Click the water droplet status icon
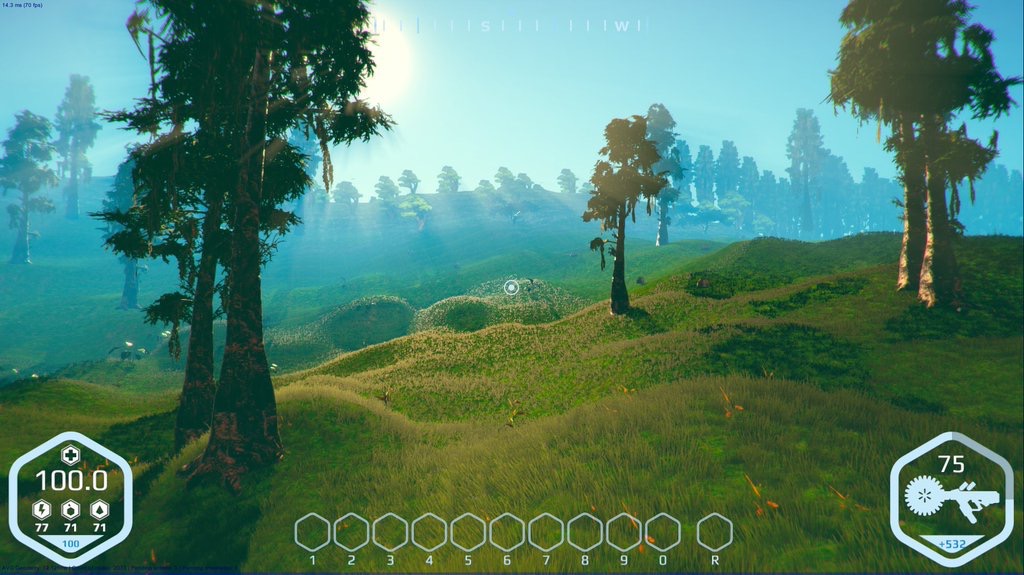The image size is (1024, 575). click(99, 509)
